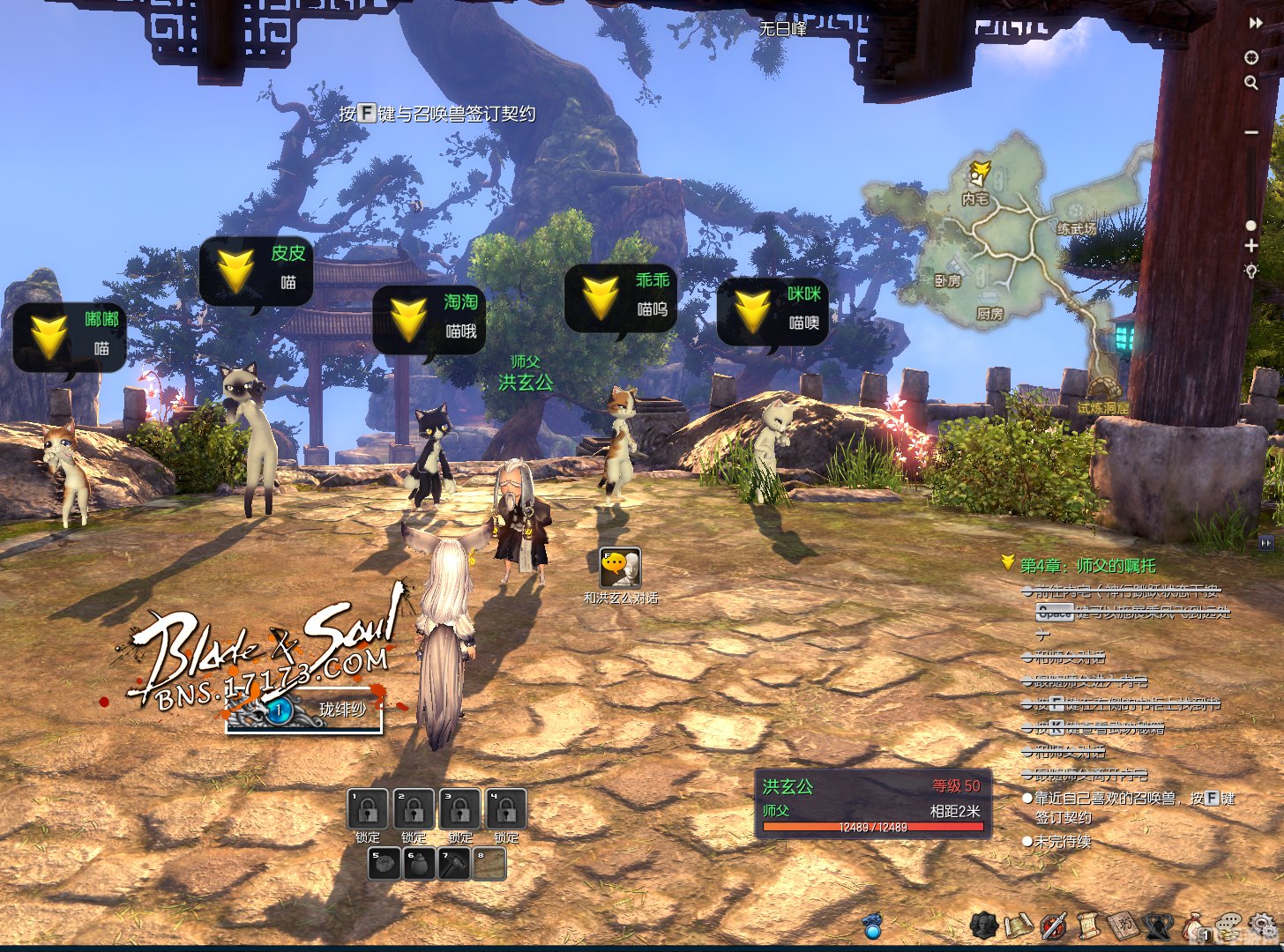
Task: Adjust the map zoom slider knob
Action: pos(1250,226)
